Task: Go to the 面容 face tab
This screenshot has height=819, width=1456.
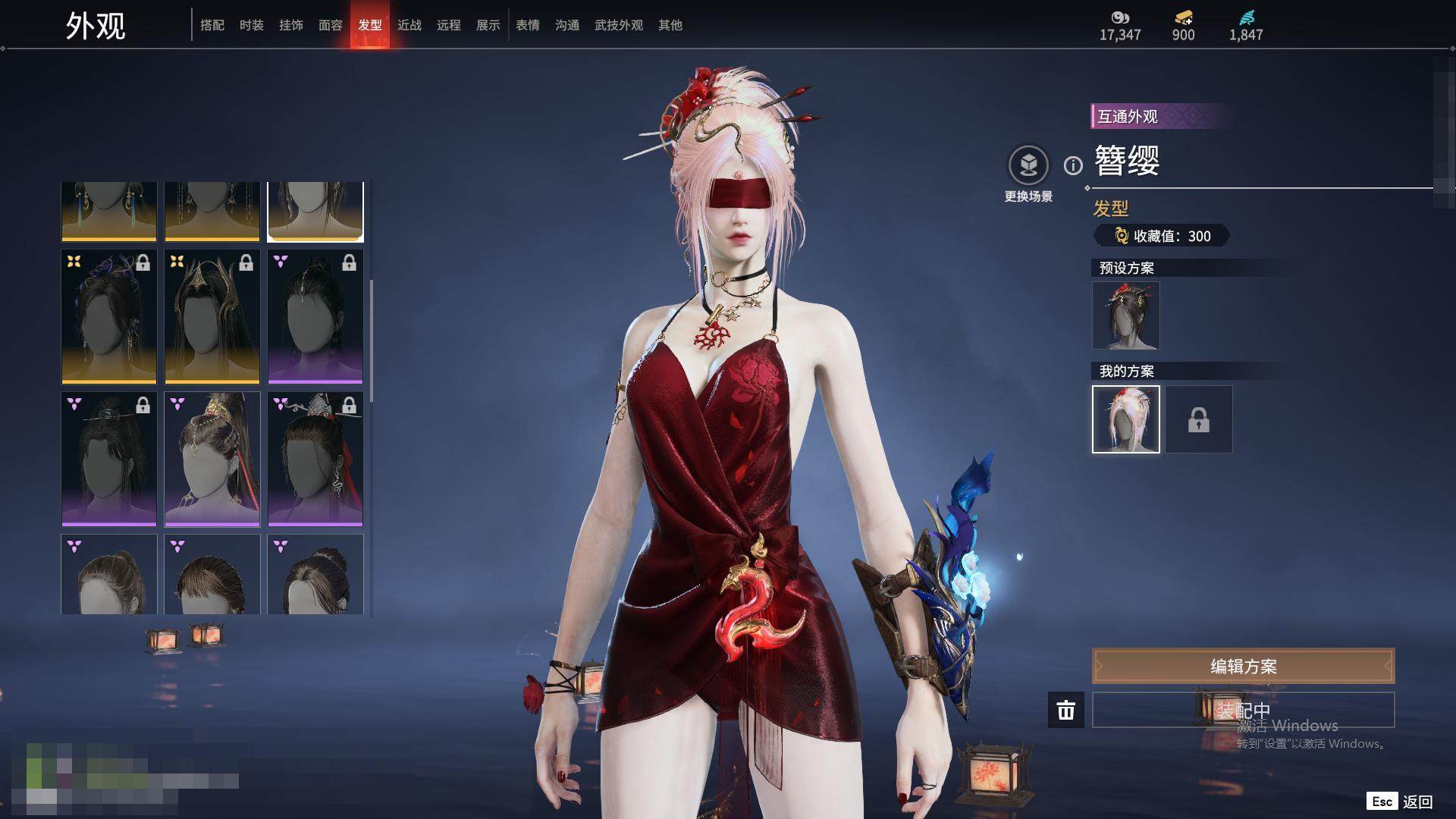Action: pos(331,25)
